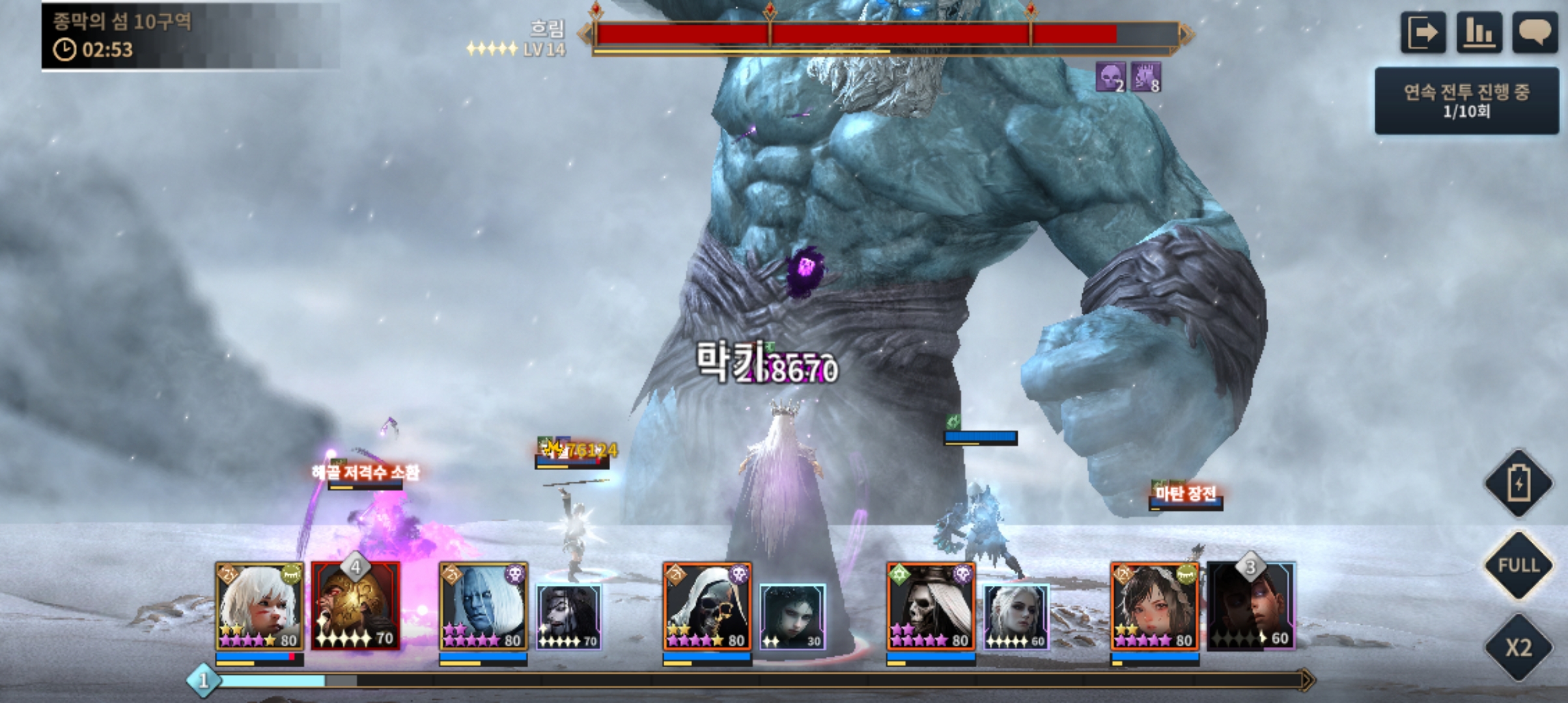Click the continuous battle 1/10 panel
The height and width of the screenshot is (703, 1568).
tap(1466, 101)
